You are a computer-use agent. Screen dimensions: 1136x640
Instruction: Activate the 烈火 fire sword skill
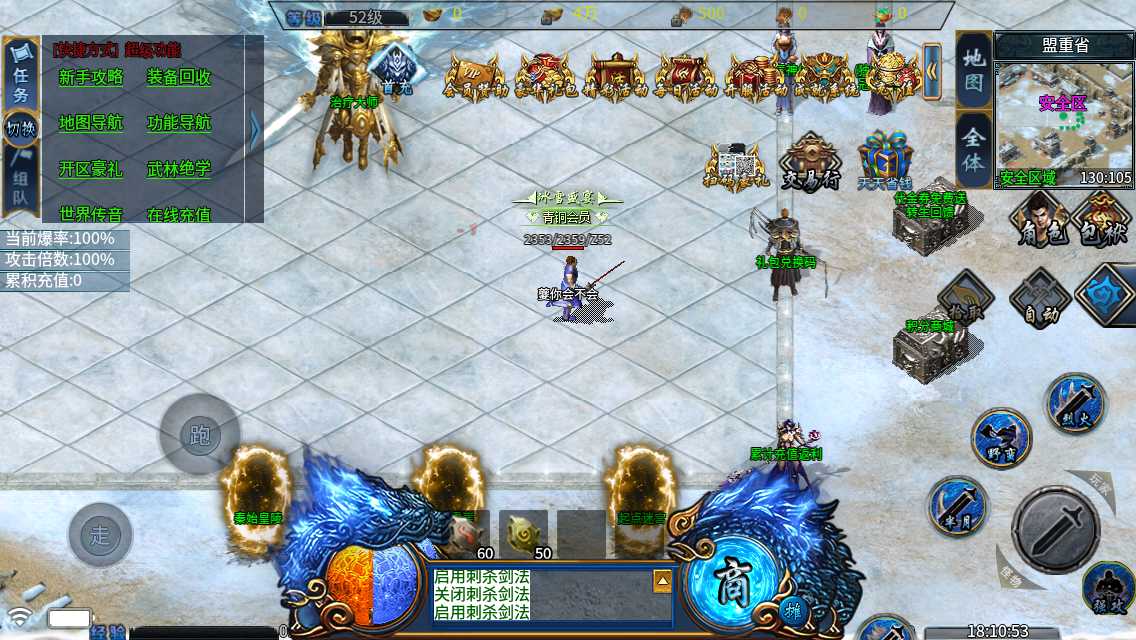click(x=1075, y=404)
